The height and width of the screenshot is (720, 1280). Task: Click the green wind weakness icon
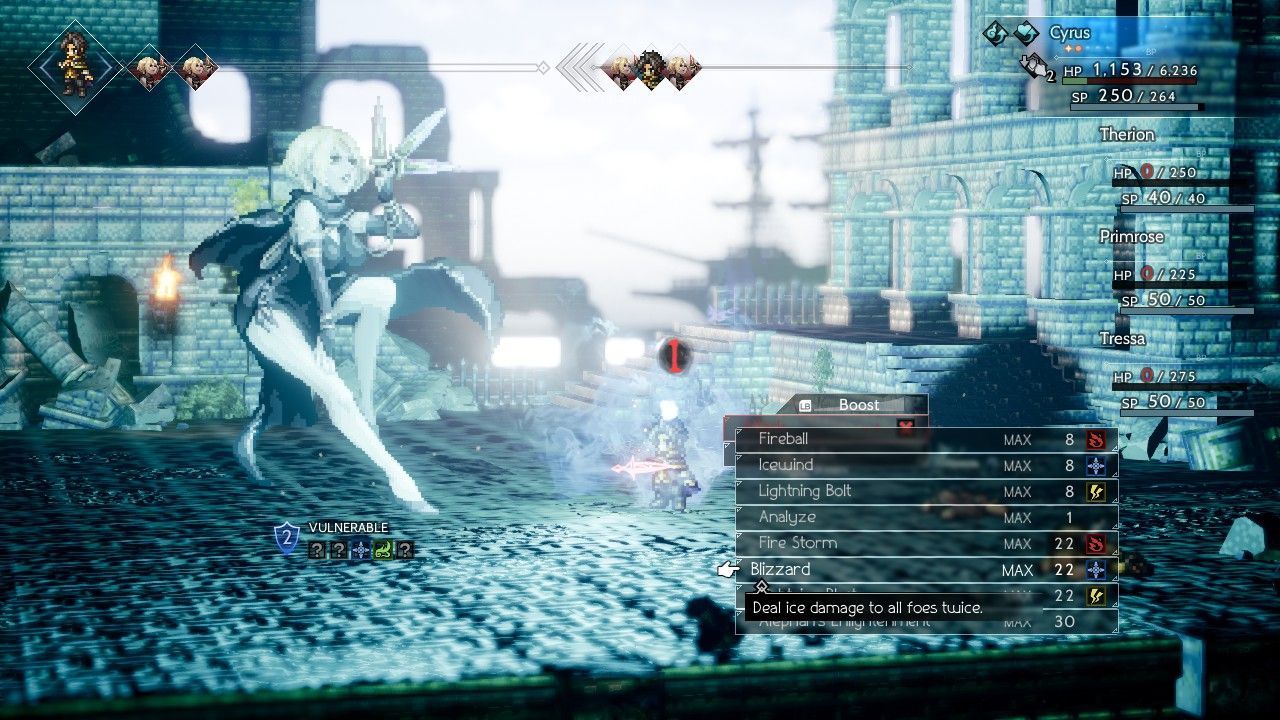(x=382, y=549)
